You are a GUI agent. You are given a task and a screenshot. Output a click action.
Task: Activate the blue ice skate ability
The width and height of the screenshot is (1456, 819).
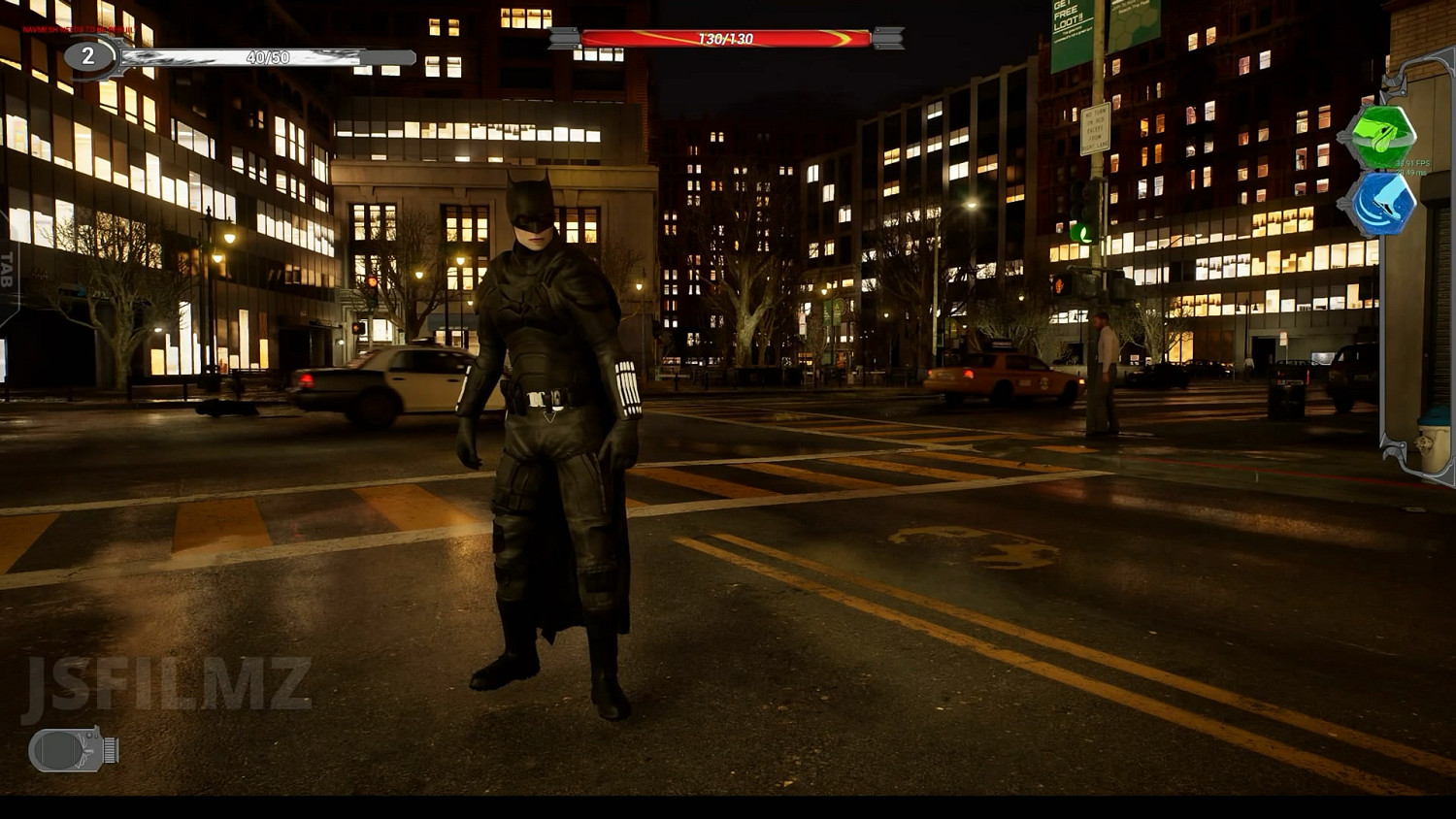pyautogui.click(x=1379, y=204)
